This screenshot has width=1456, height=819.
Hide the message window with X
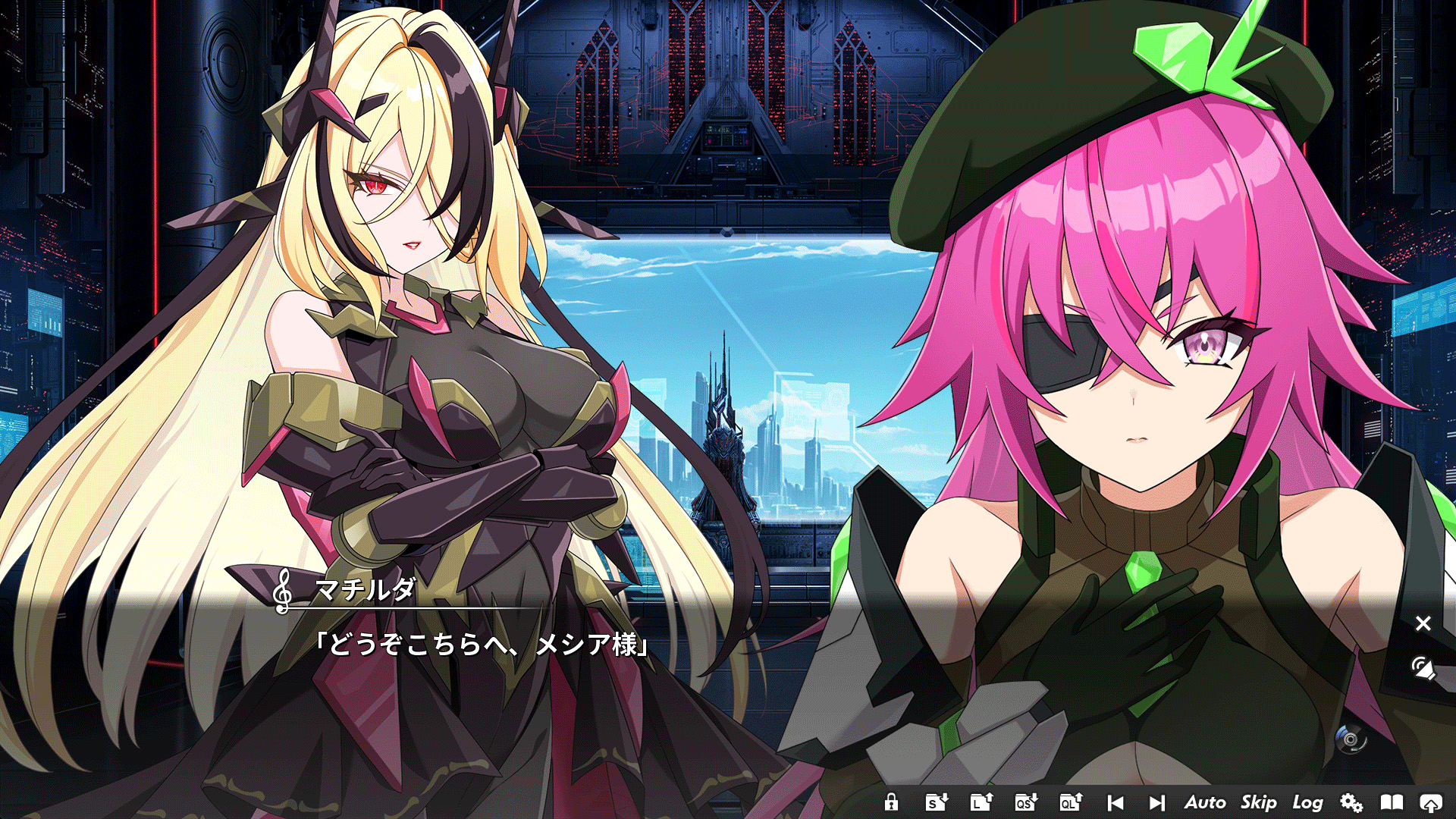pyautogui.click(x=1423, y=623)
